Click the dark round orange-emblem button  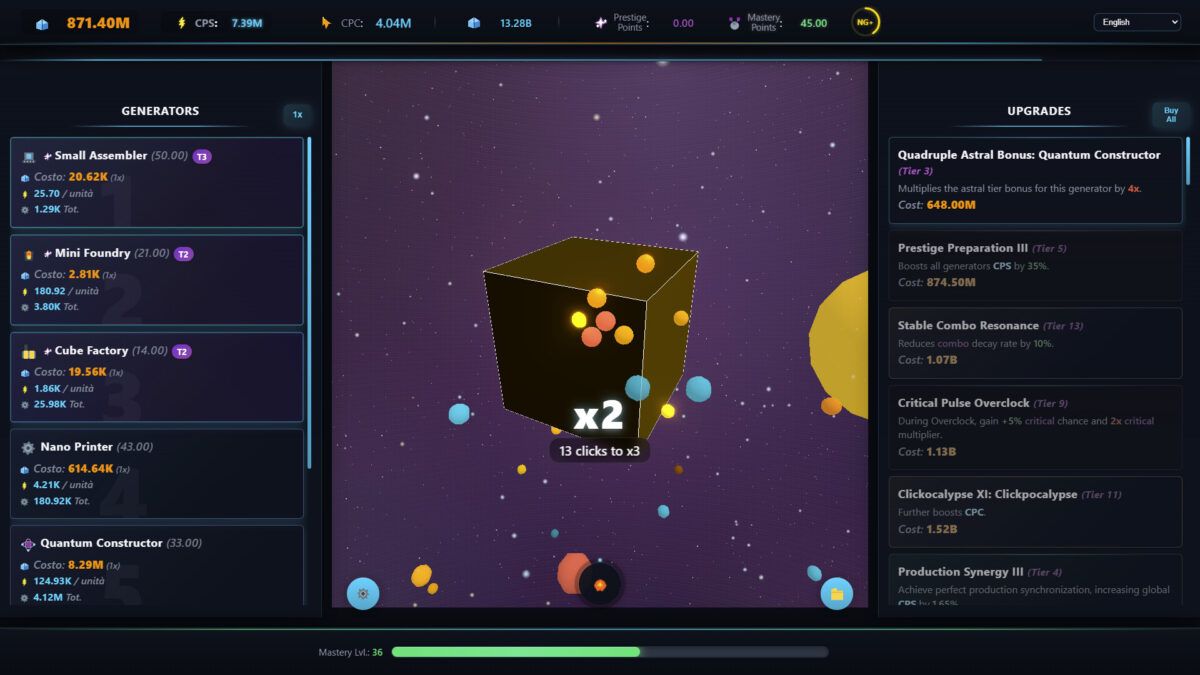click(600, 585)
